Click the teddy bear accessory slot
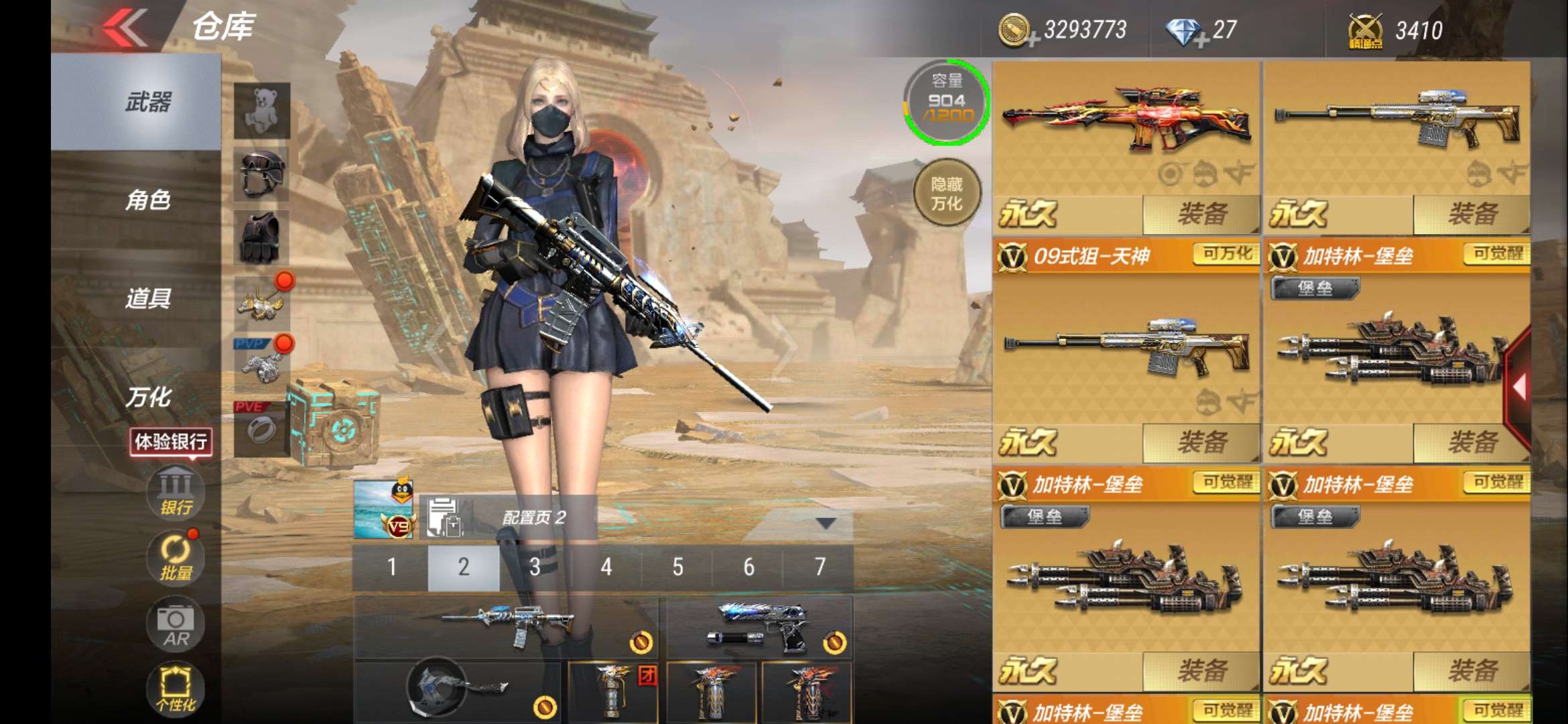The width and height of the screenshot is (1568, 724). click(261, 110)
